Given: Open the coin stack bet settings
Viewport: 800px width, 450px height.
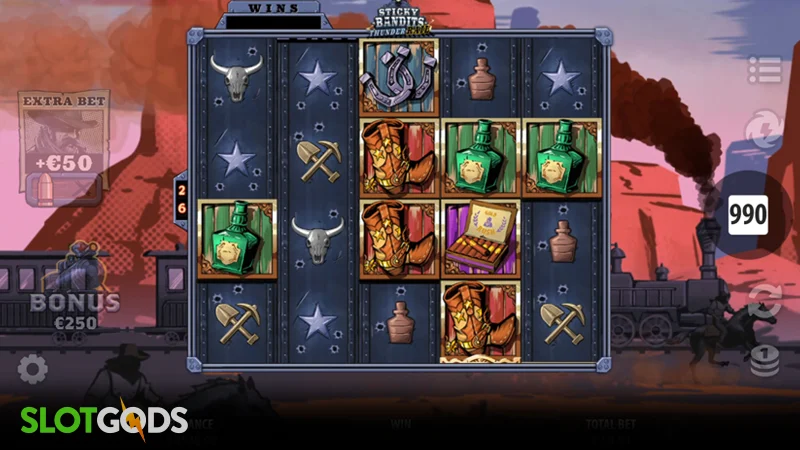Looking at the screenshot, I should [x=764, y=359].
